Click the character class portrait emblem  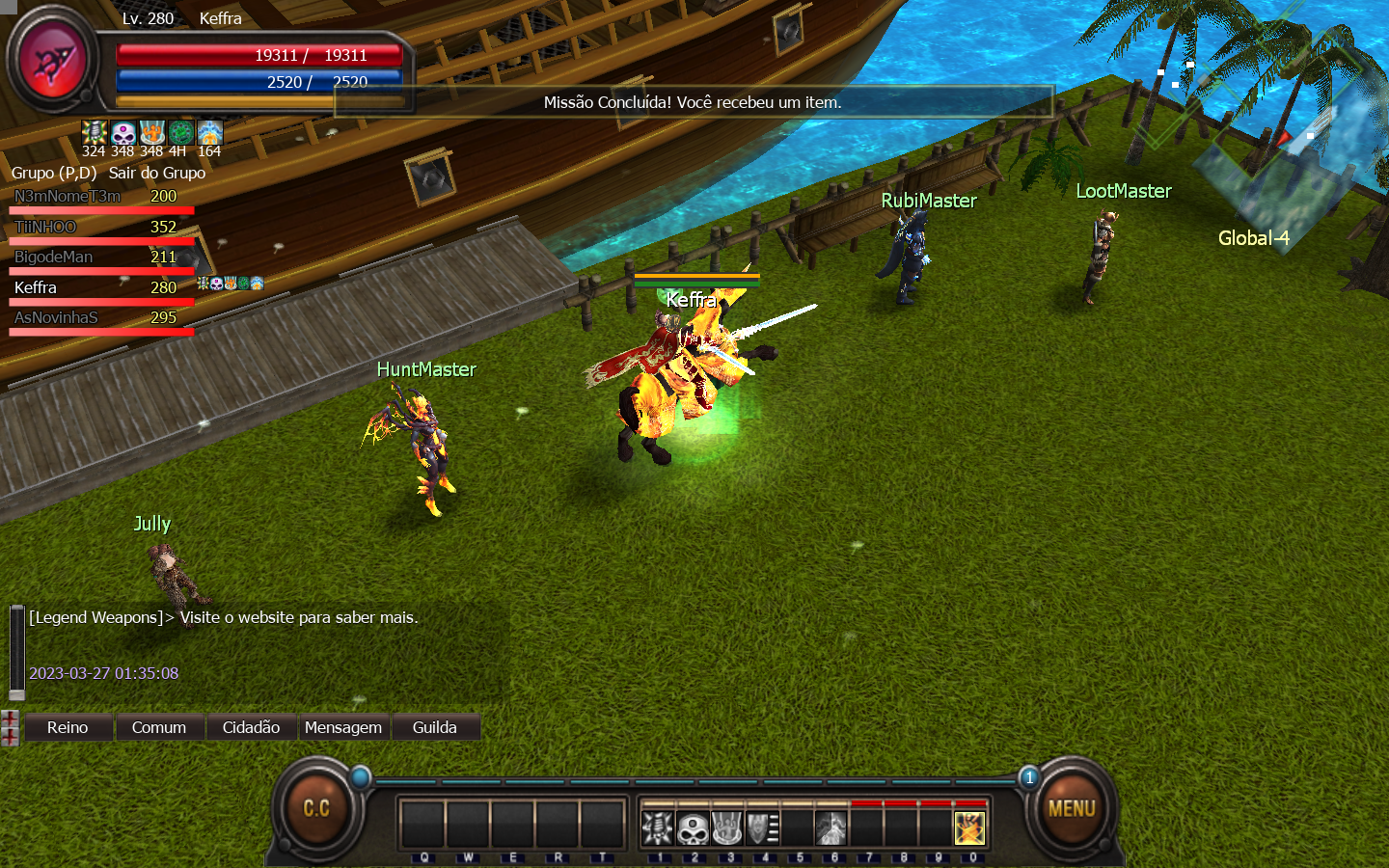tap(54, 62)
